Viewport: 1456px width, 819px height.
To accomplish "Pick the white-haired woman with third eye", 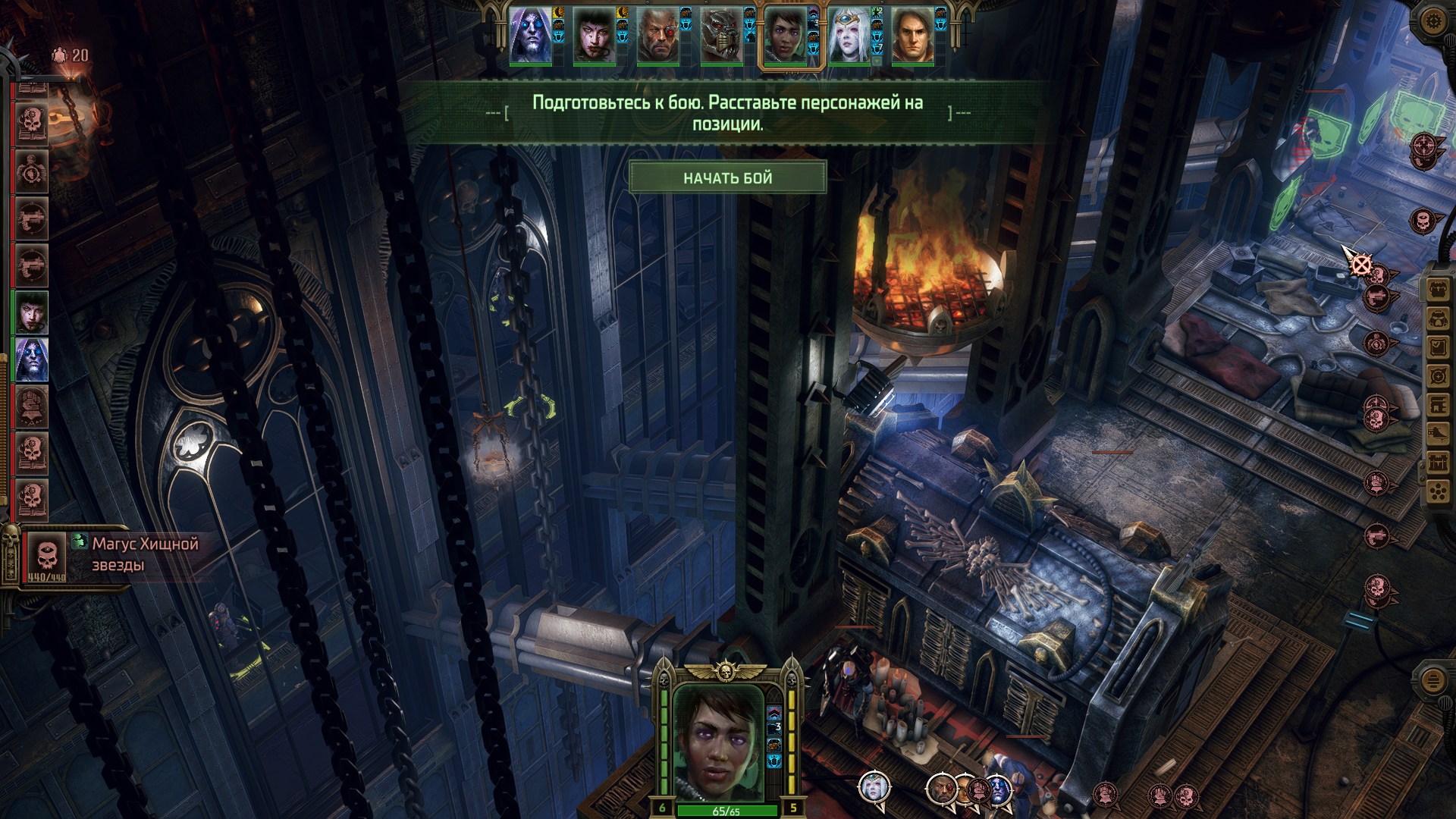I will pos(849,36).
